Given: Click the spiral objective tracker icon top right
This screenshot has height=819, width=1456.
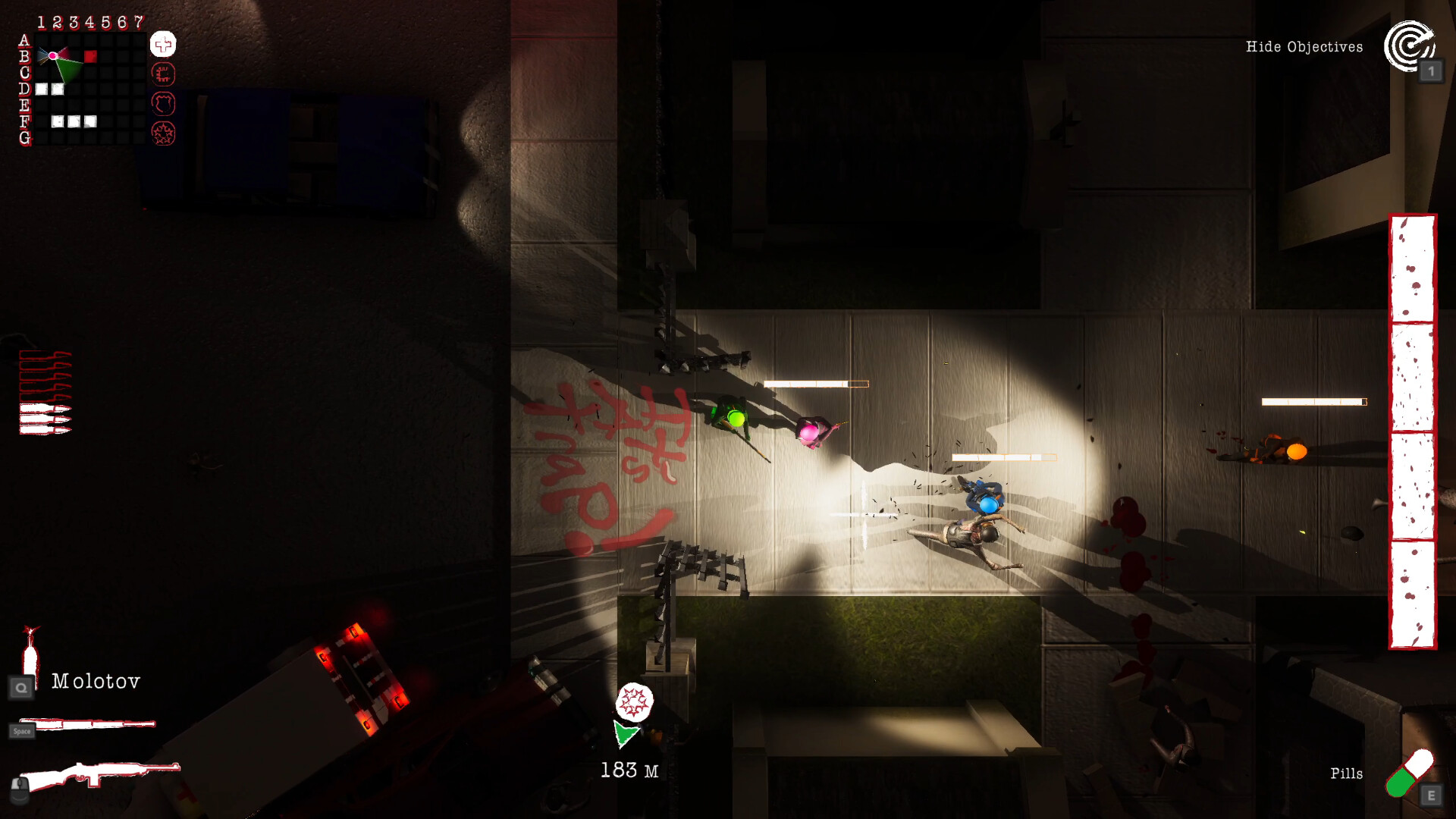Looking at the screenshot, I should [1409, 45].
